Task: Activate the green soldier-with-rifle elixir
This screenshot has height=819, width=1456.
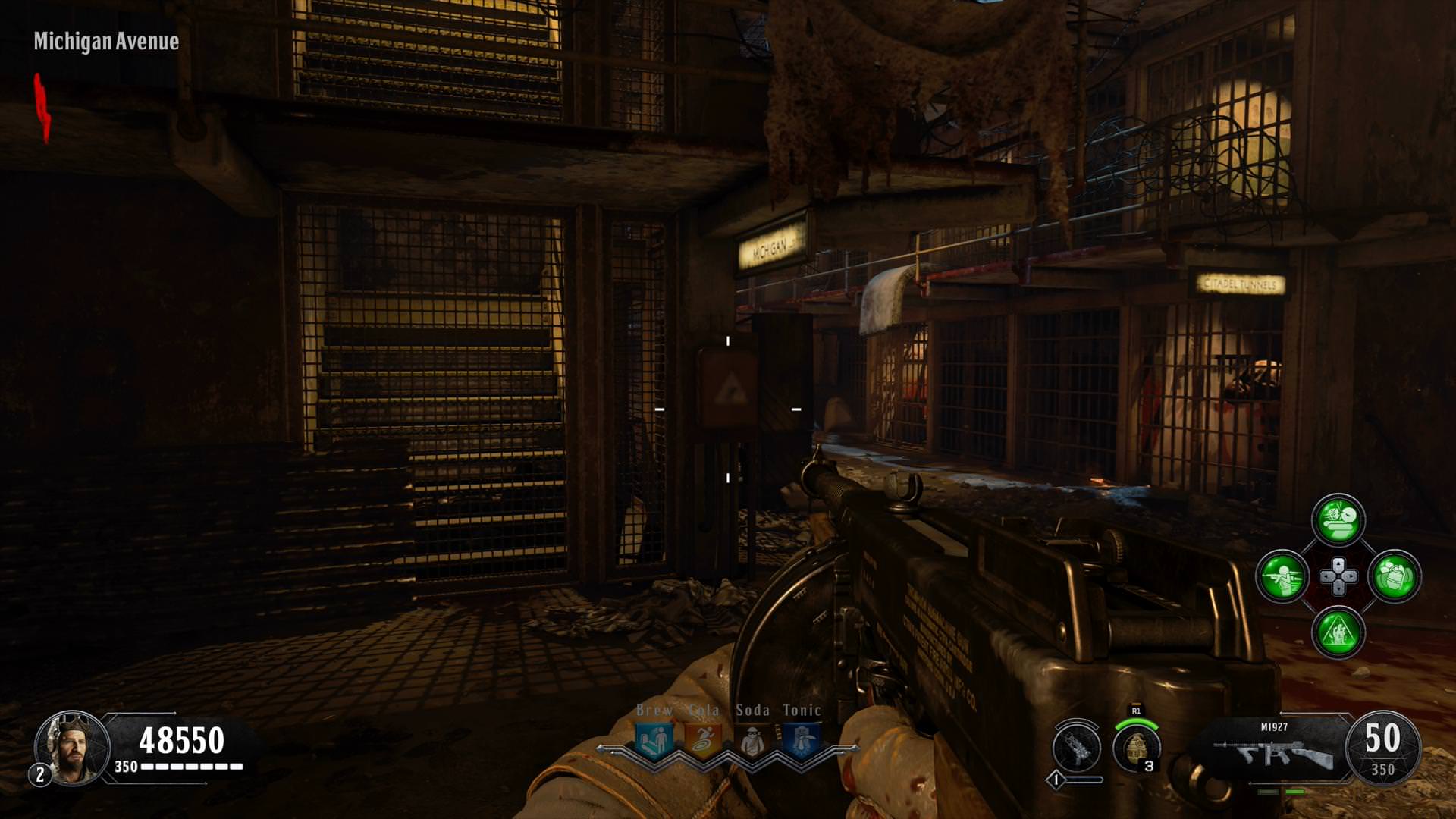Action: click(x=1282, y=576)
